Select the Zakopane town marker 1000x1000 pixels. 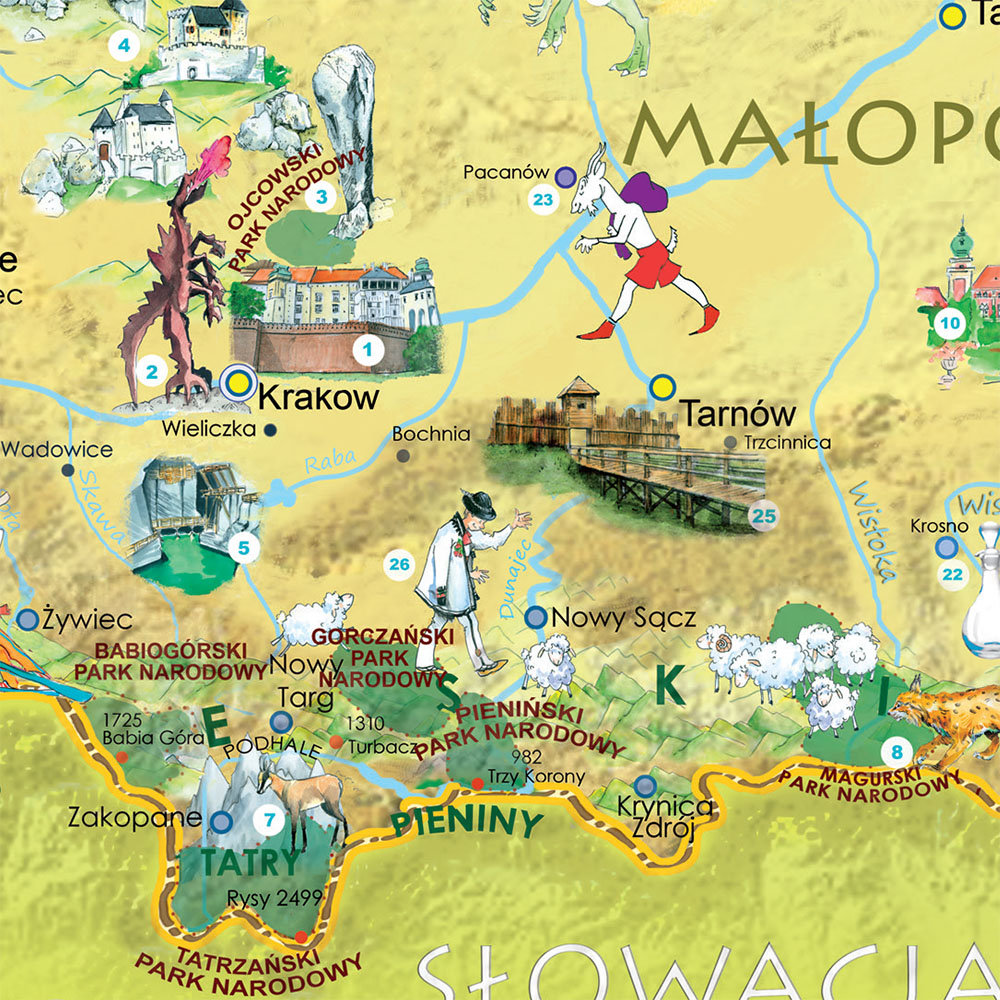(x=222, y=822)
